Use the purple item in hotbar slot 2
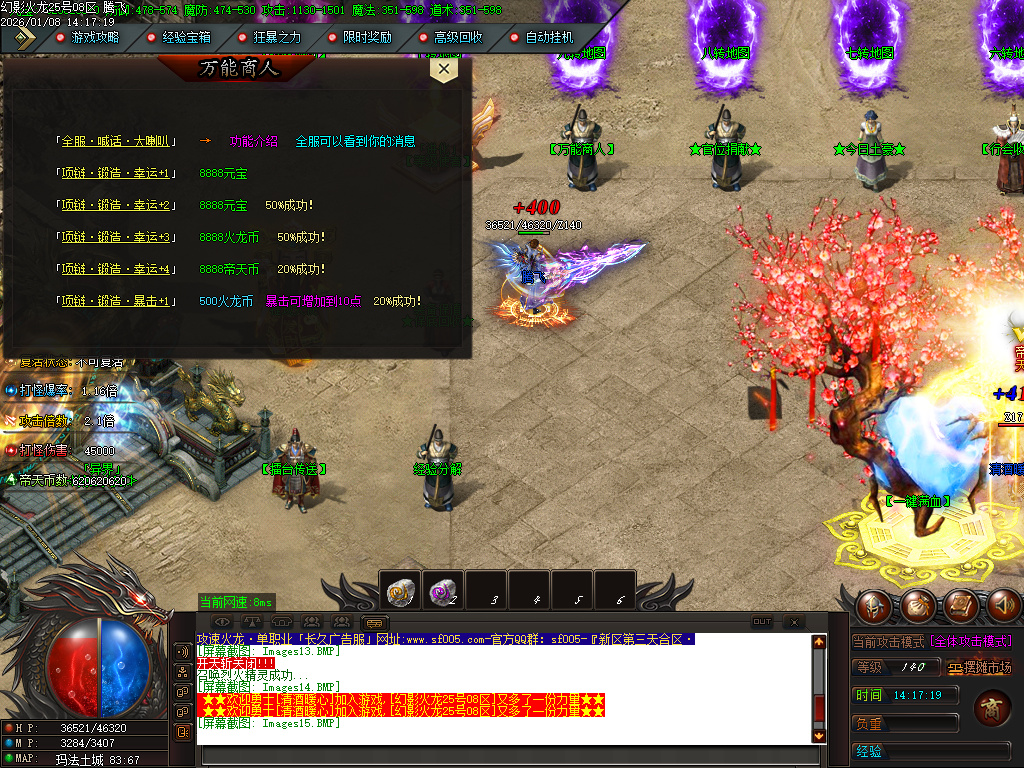 [443, 592]
